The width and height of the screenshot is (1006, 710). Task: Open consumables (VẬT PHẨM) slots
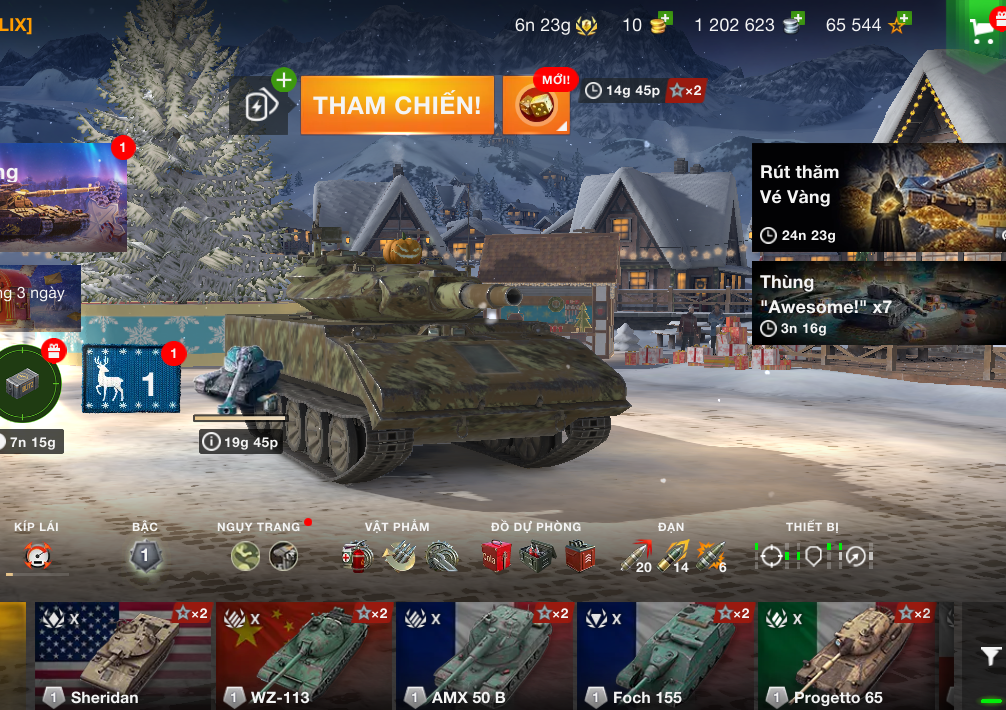[x=398, y=556]
